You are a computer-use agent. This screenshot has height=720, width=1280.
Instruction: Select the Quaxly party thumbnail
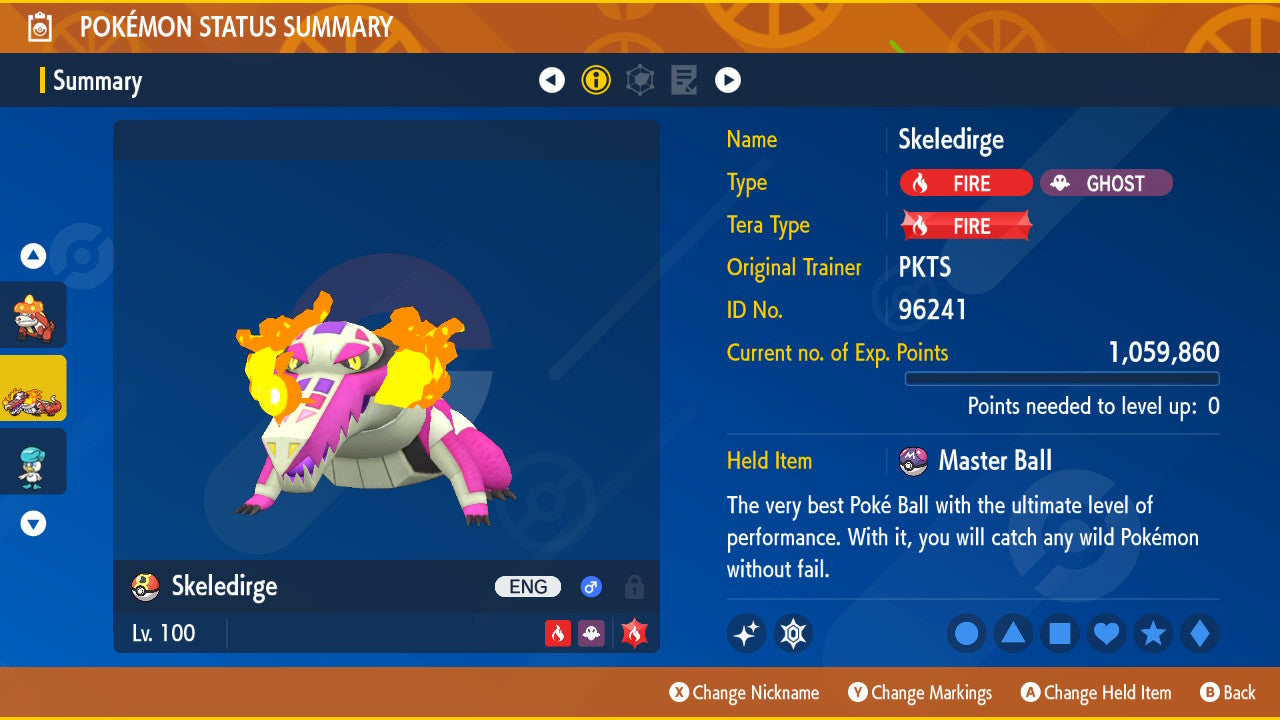click(x=33, y=461)
